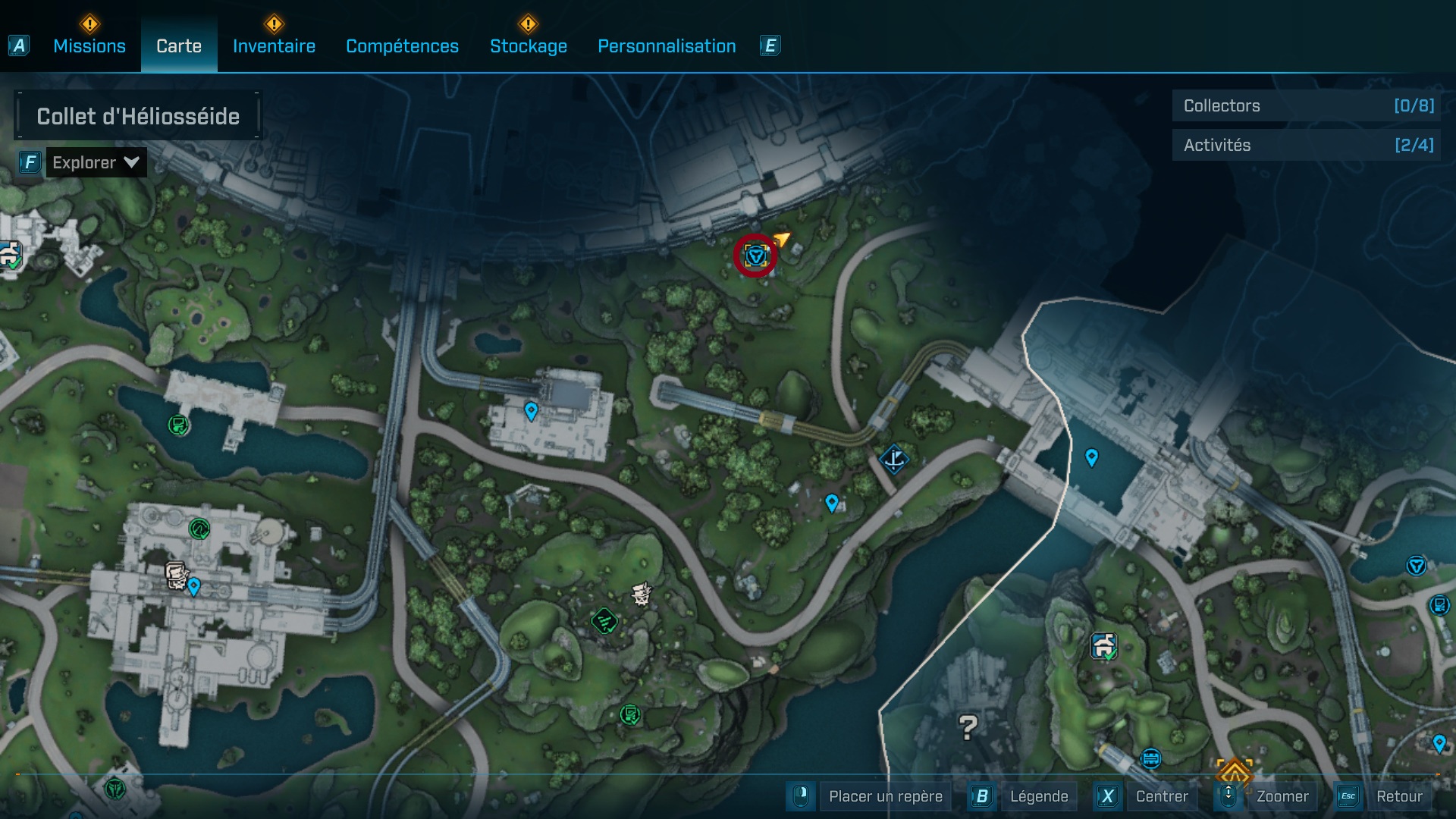Click the anchor map marker

click(894, 459)
